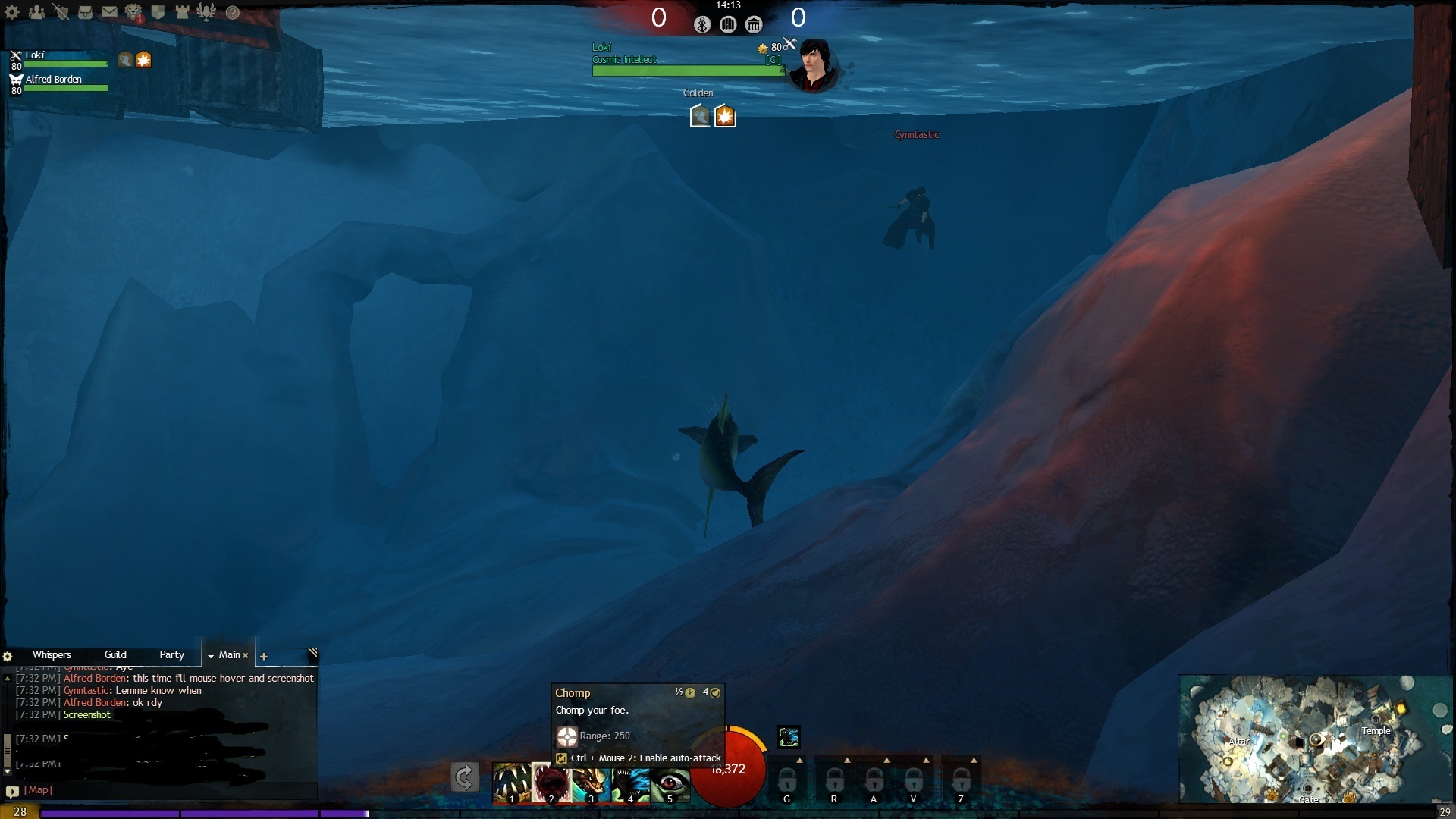Image resolution: width=1456 pixels, height=819 pixels.
Task: Add a new chat tab
Action: 264,657
